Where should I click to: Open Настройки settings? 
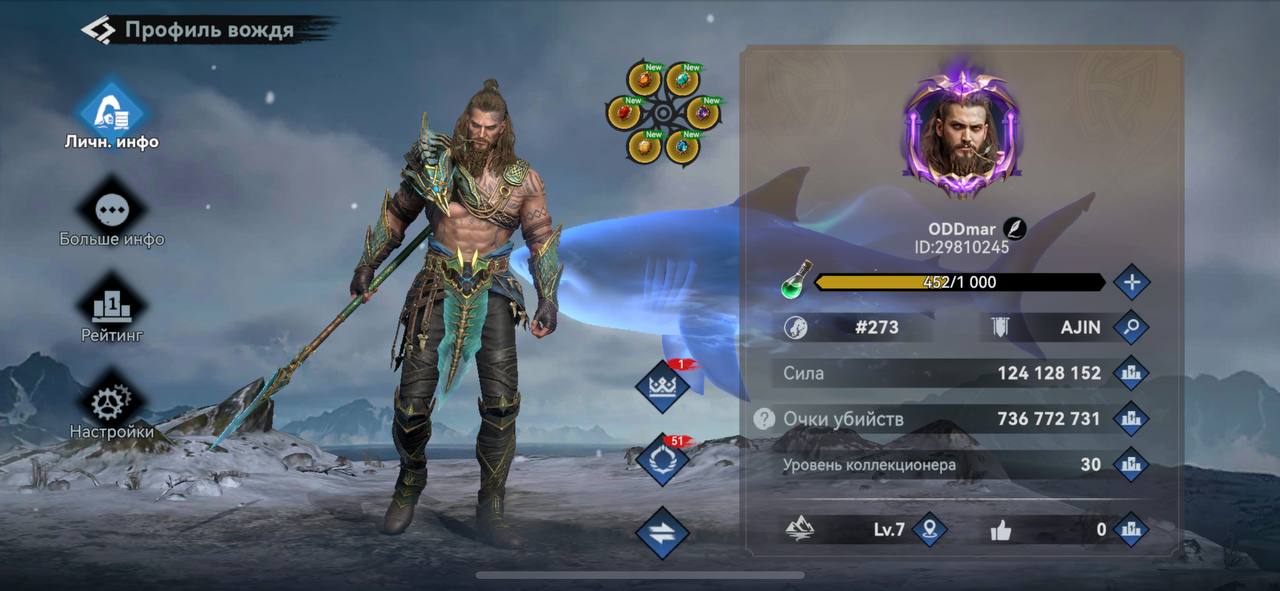(x=112, y=402)
